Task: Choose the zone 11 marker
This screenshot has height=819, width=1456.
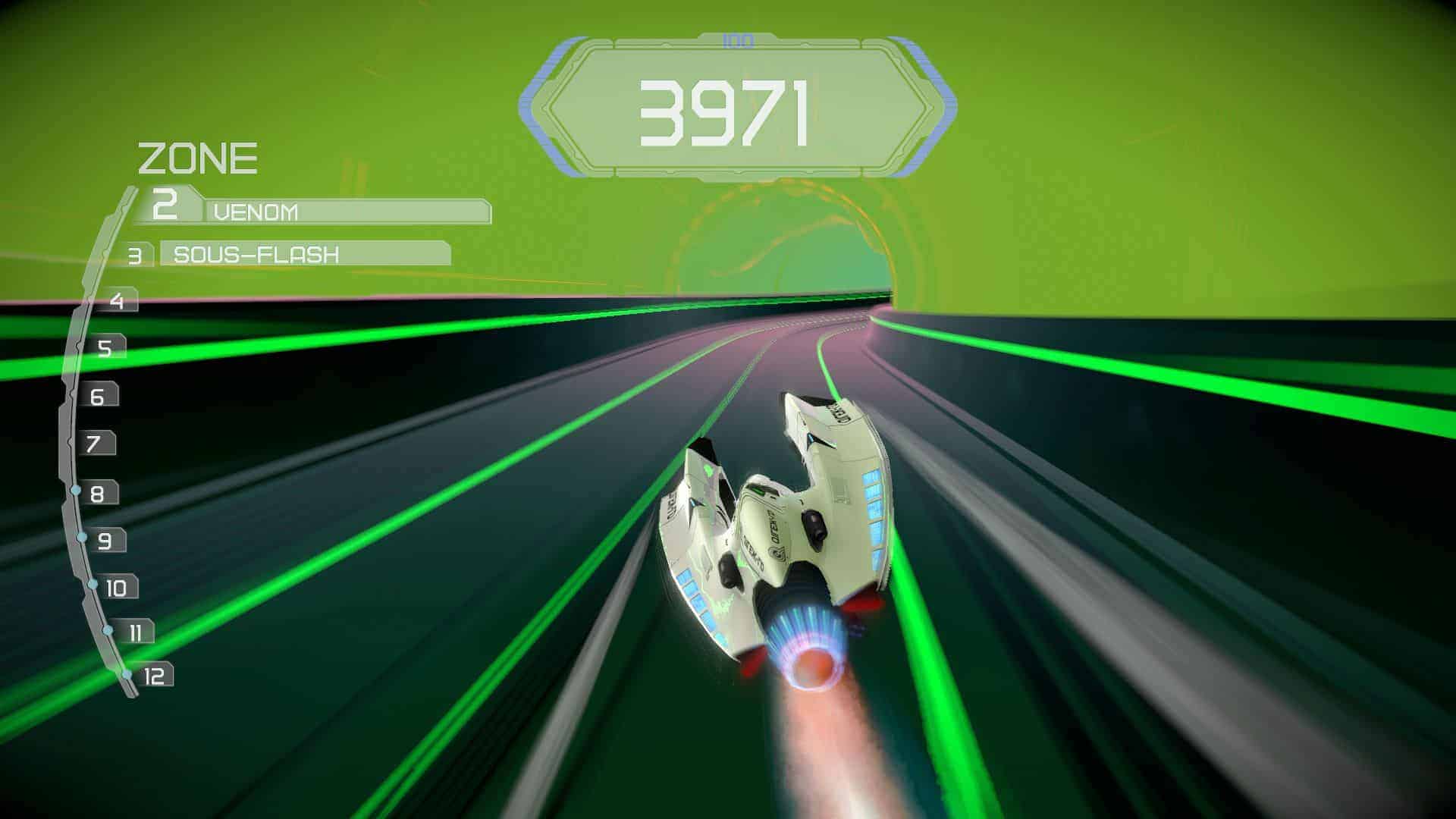Action: [135, 632]
